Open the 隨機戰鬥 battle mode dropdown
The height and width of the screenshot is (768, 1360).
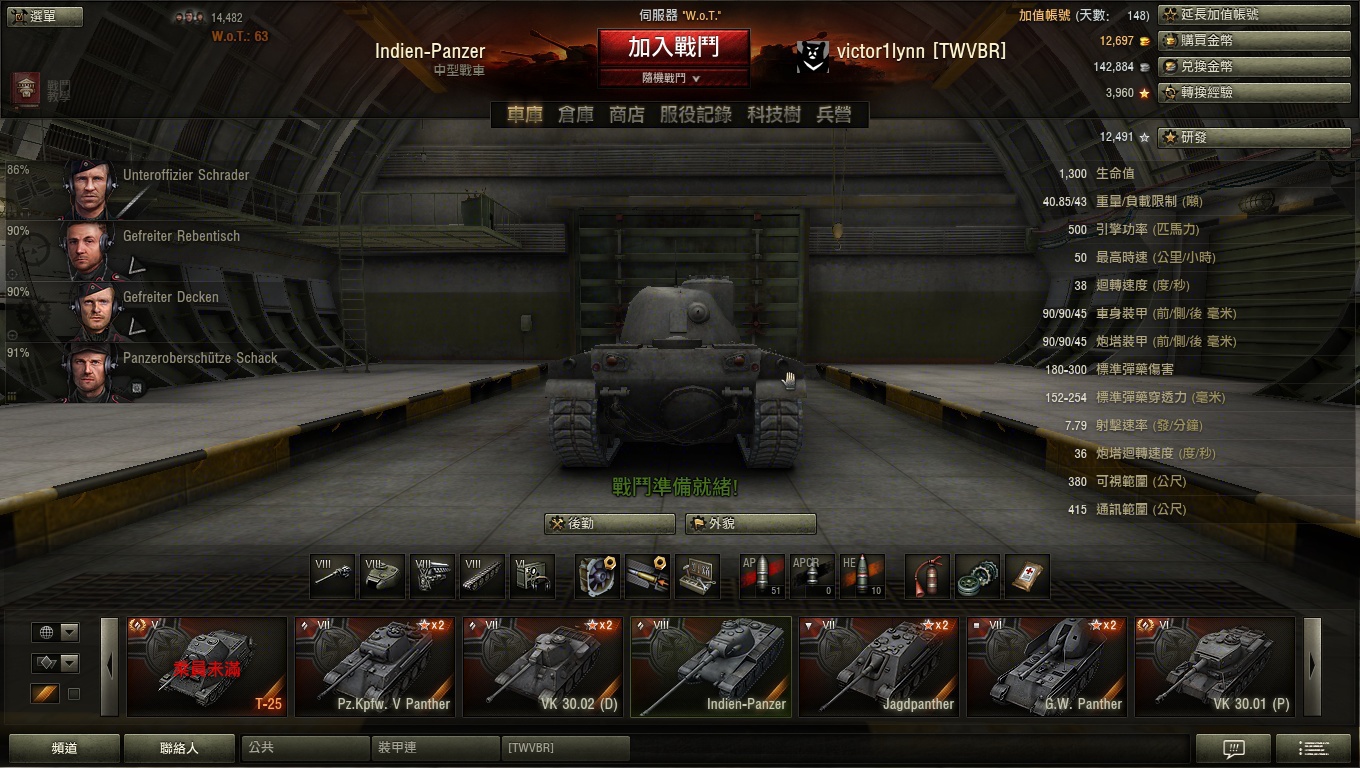tap(673, 78)
